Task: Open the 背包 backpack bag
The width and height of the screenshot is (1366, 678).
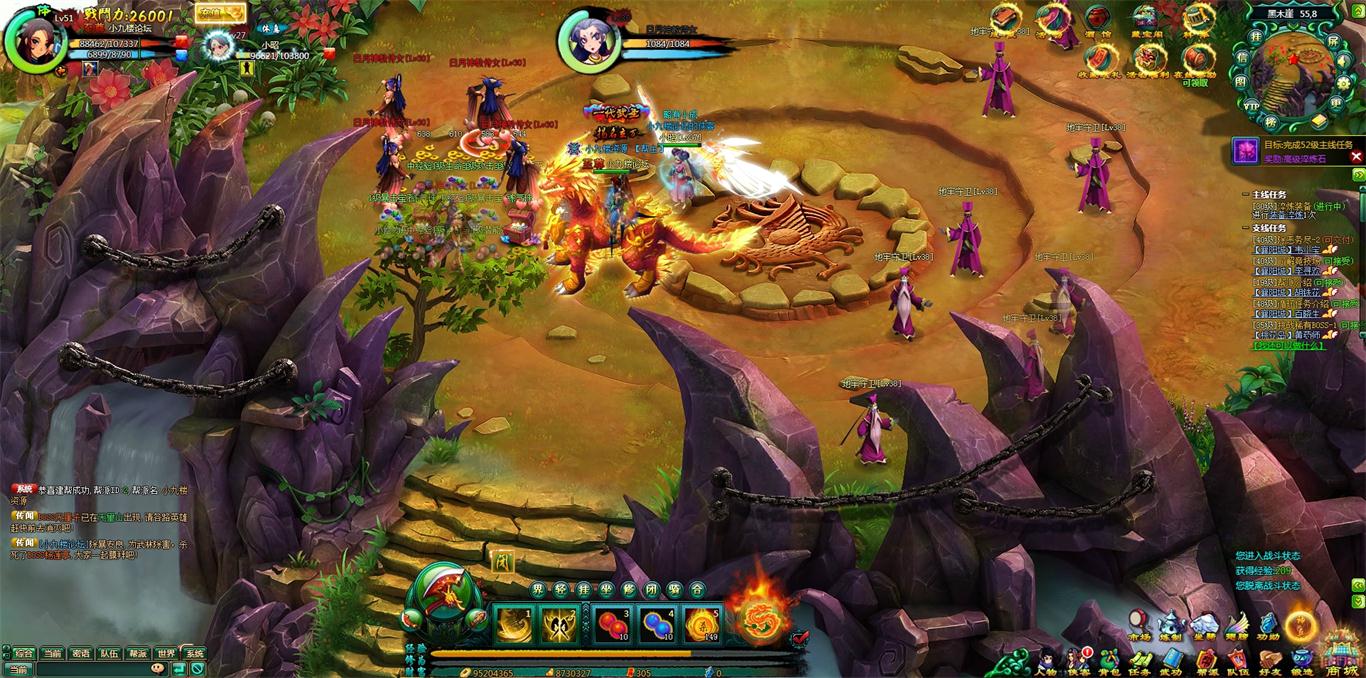Action: (x=1110, y=660)
